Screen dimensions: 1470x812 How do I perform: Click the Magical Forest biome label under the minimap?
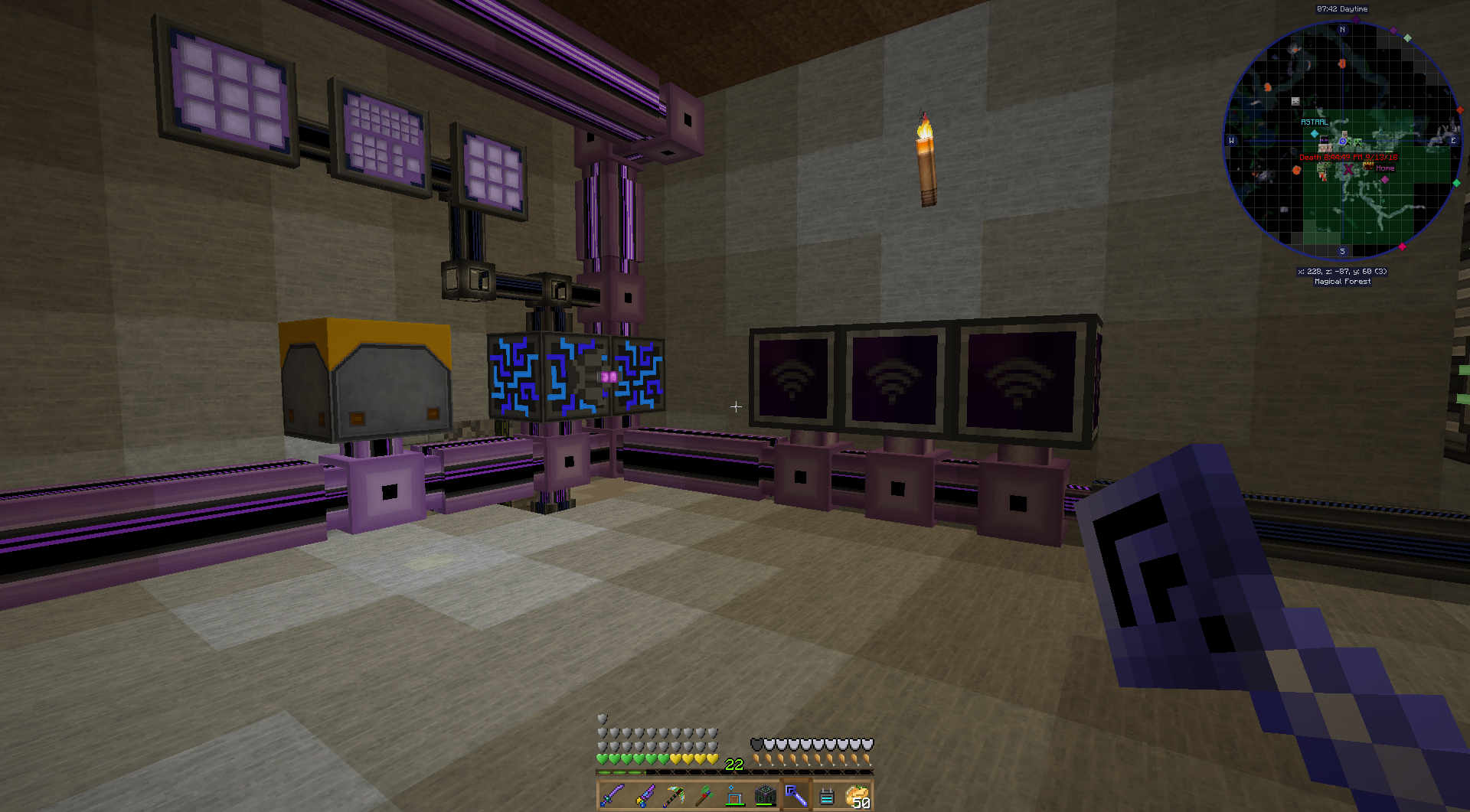pos(1341,281)
